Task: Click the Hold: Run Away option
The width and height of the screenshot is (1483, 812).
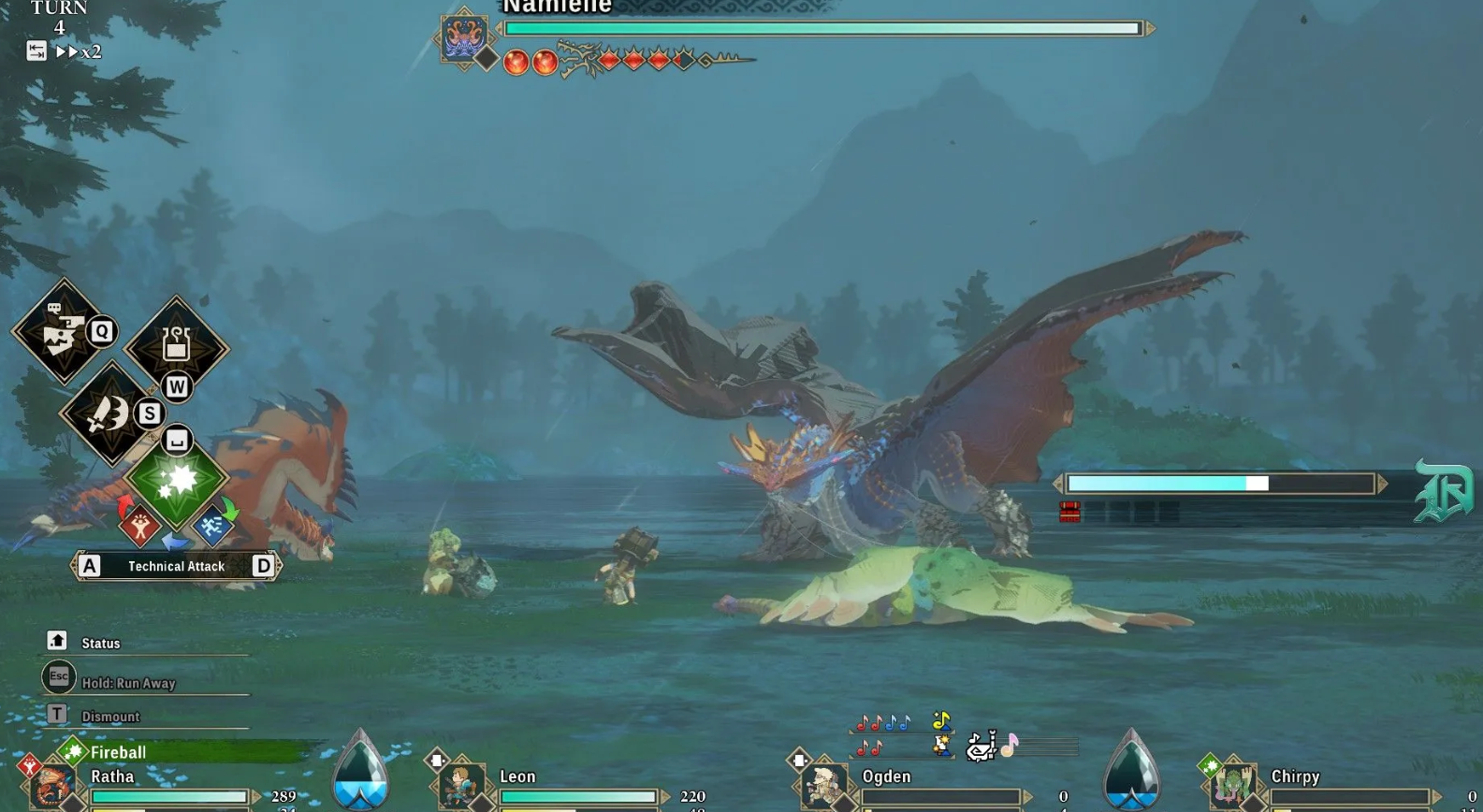Action: pyautogui.click(x=127, y=683)
